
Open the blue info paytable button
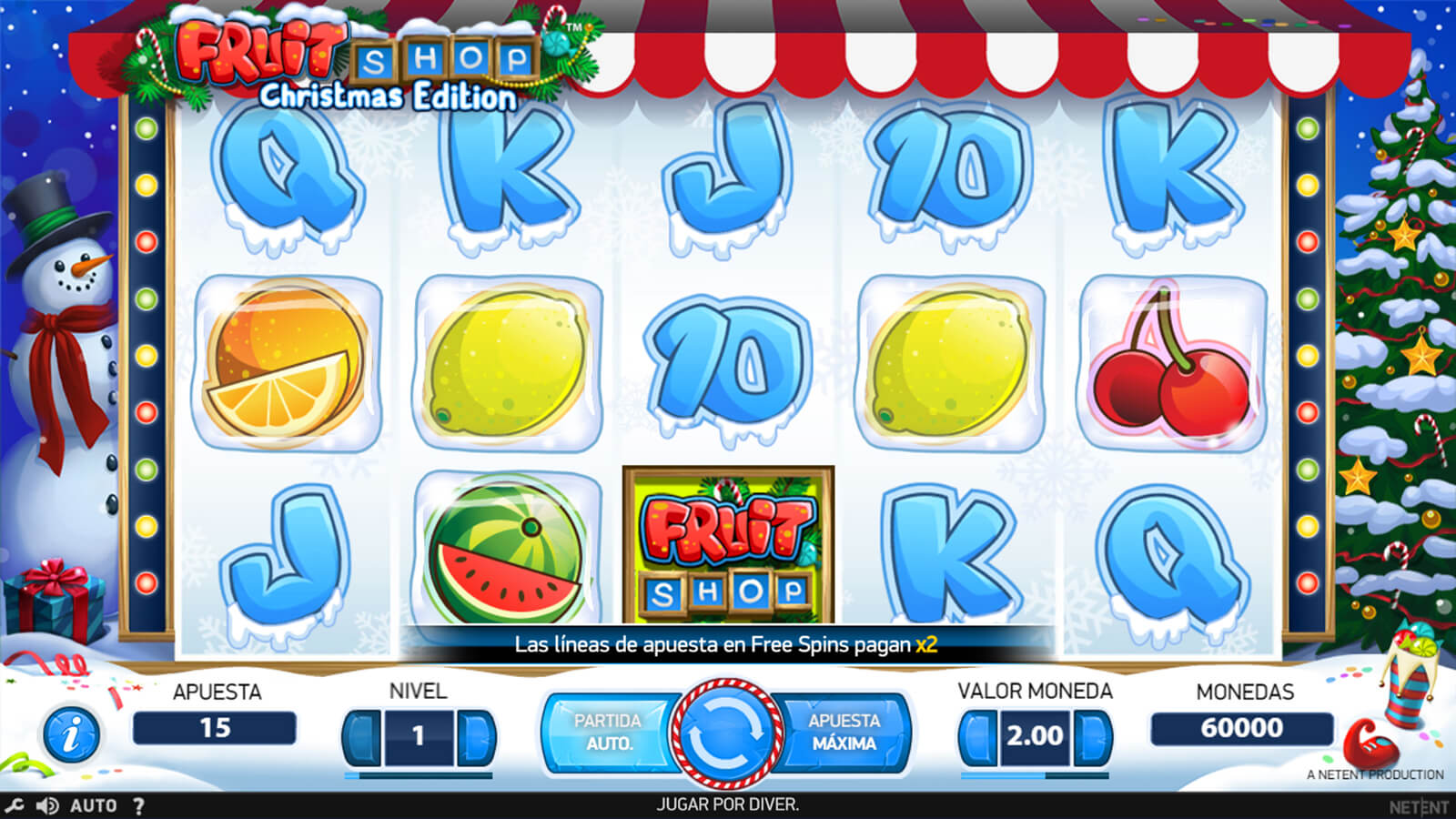click(x=71, y=733)
